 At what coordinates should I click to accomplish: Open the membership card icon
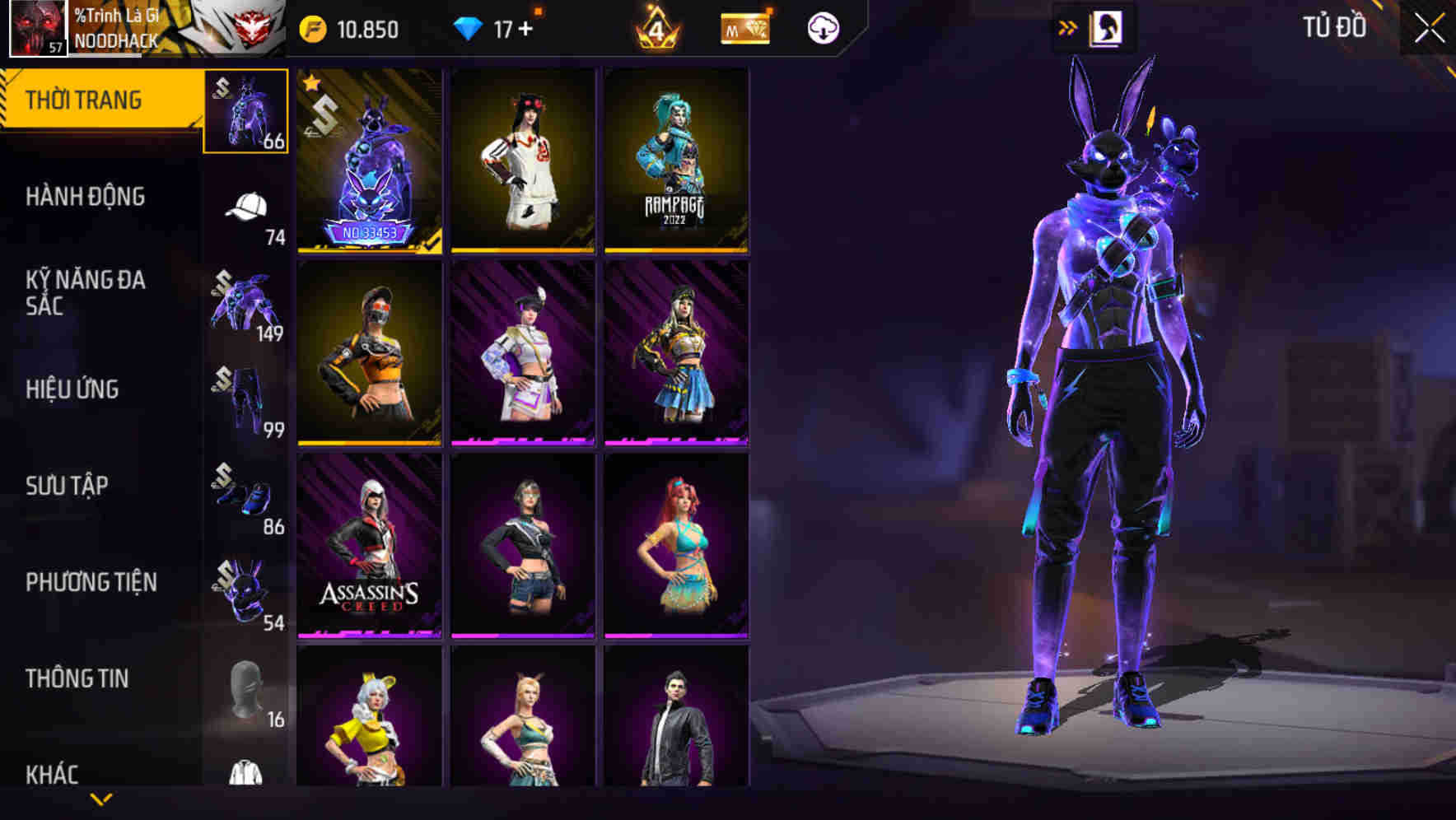pos(745,26)
